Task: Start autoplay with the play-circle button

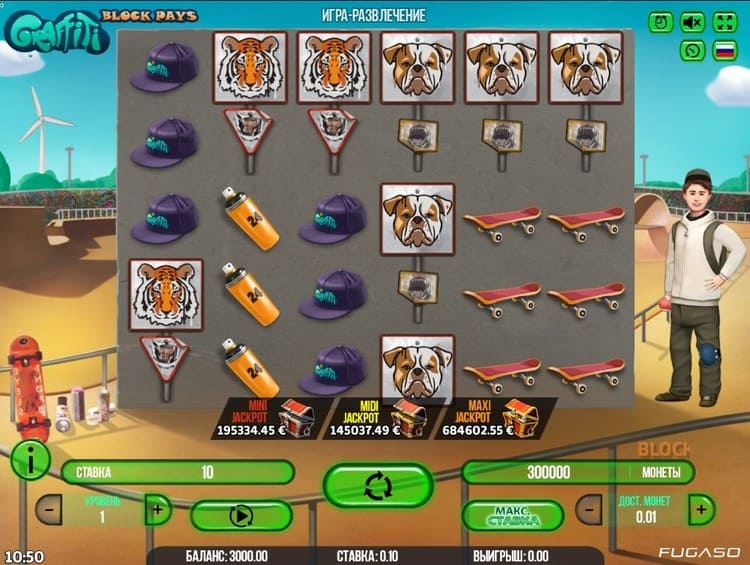Action: pos(241,515)
